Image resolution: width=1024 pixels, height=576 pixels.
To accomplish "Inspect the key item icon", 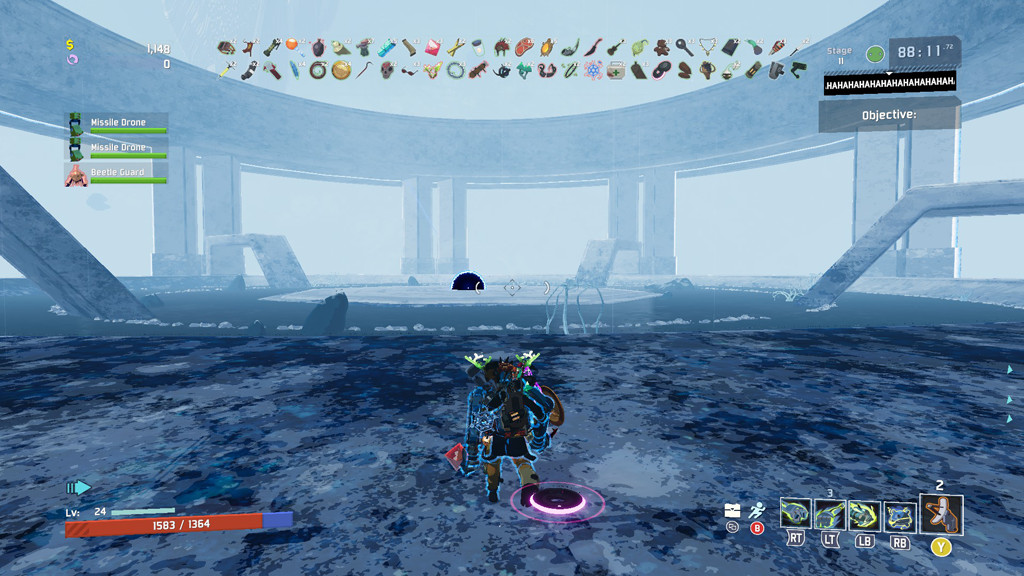I will click(x=685, y=46).
